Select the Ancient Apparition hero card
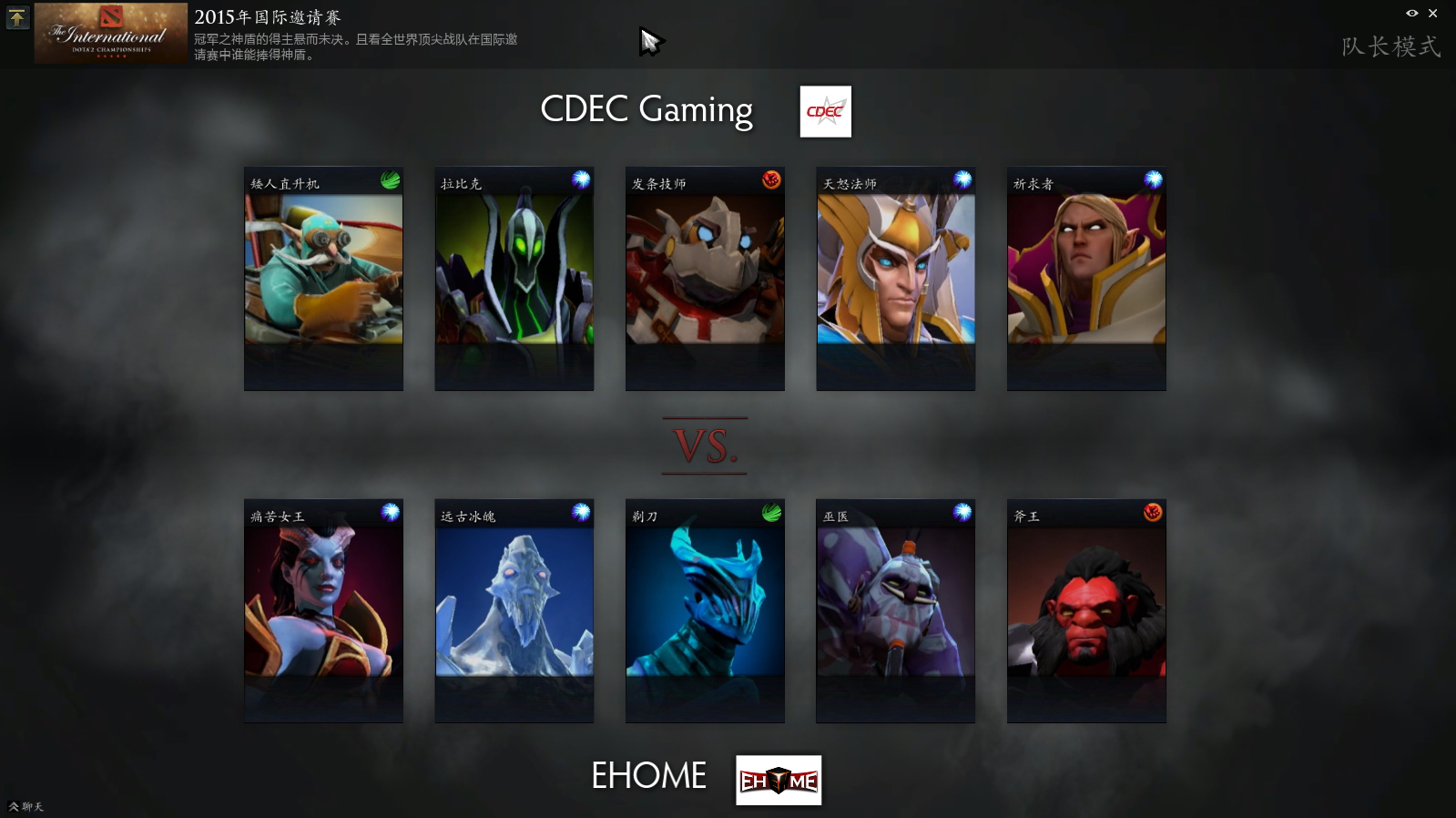1456x818 pixels. point(514,610)
